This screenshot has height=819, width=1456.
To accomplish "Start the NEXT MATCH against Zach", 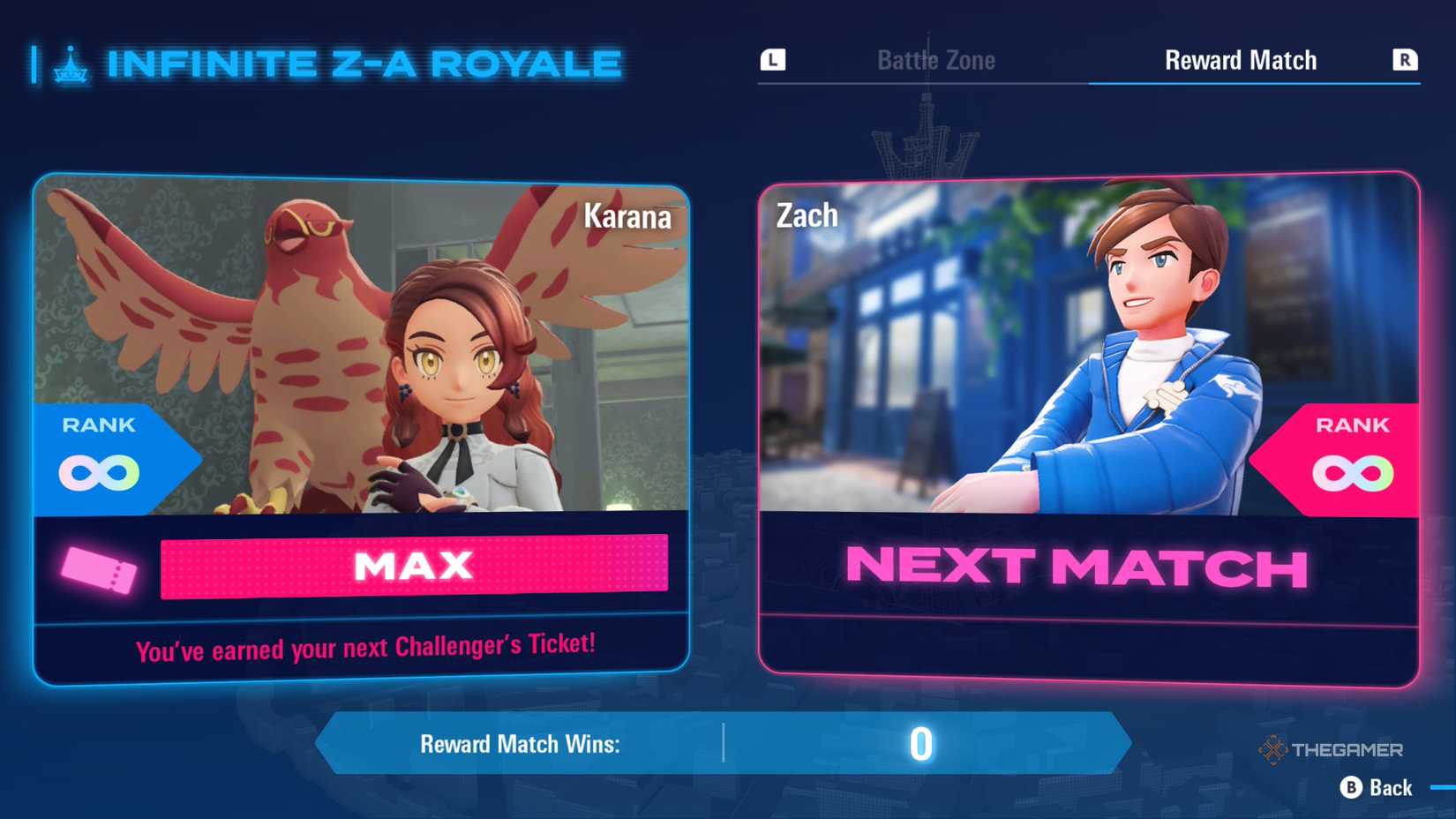I will click(1077, 567).
